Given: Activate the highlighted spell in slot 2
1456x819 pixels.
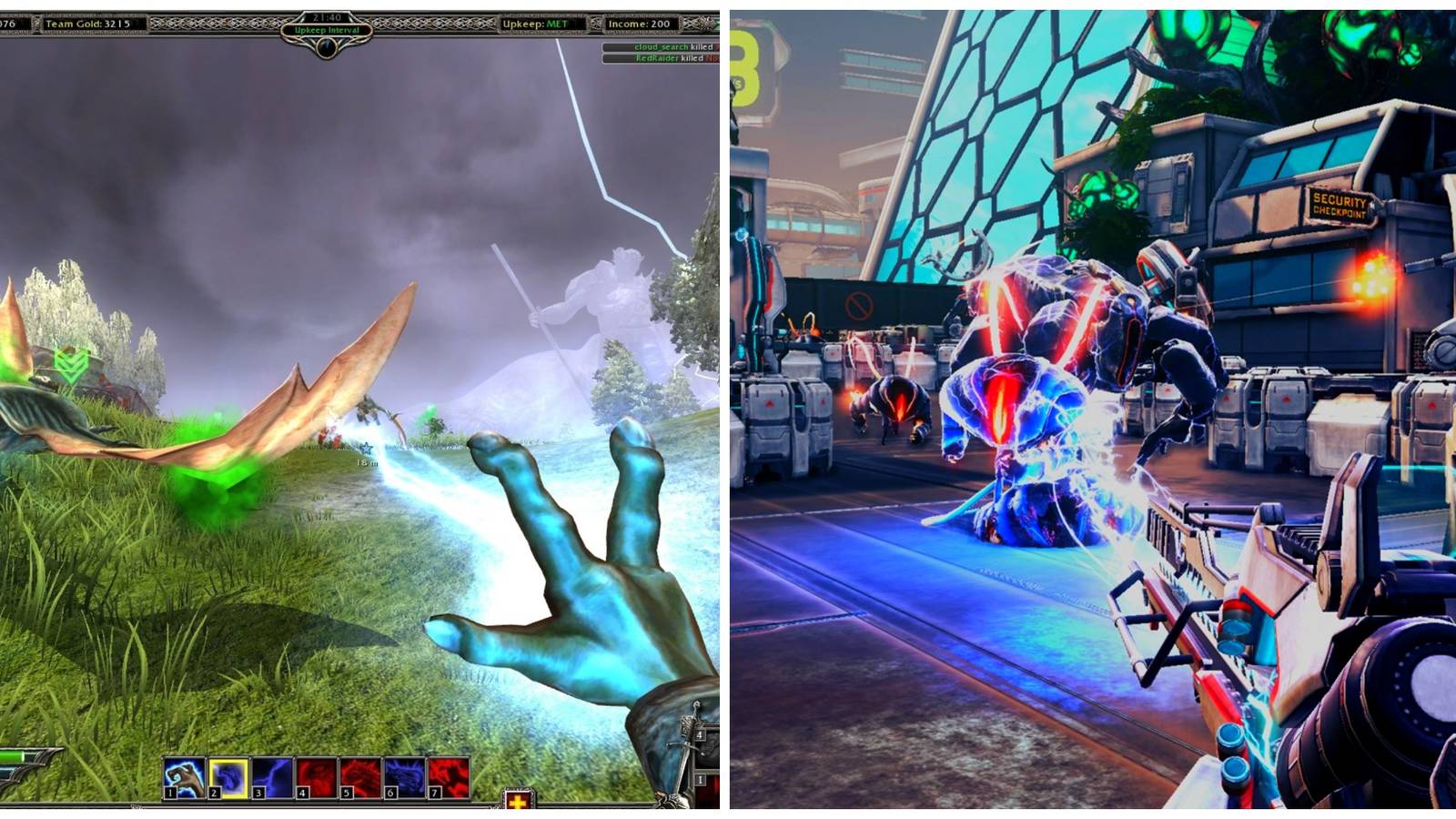Looking at the screenshot, I should point(229,777).
